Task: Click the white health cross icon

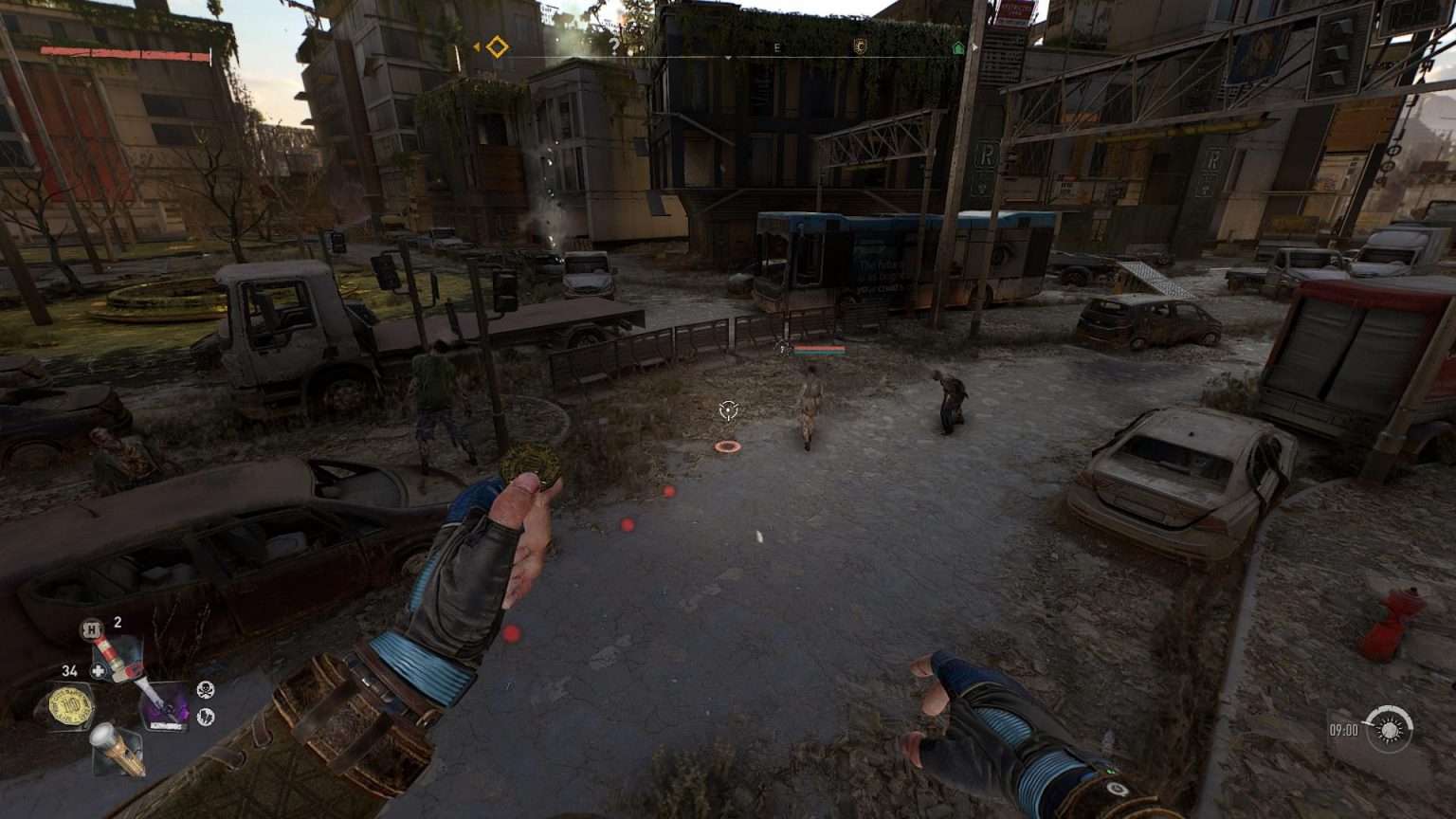Action: click(x=99, y=670)
